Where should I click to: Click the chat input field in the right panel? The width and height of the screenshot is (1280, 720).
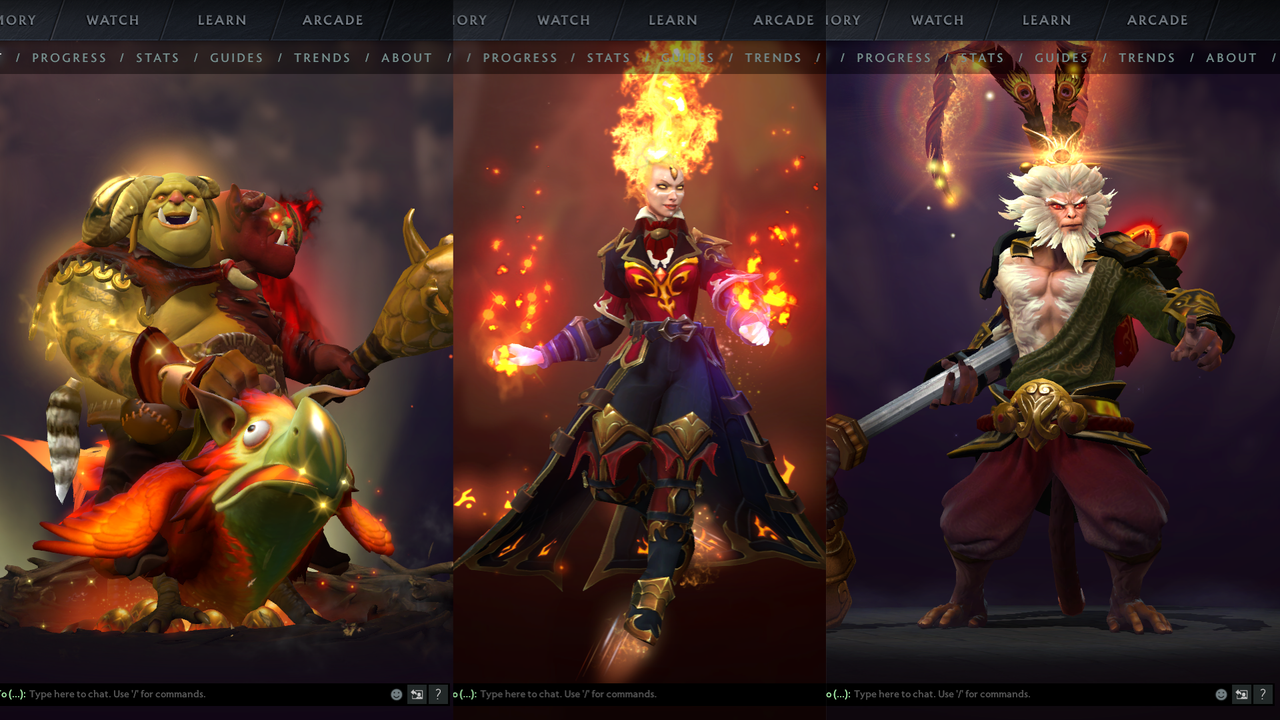1000,694
